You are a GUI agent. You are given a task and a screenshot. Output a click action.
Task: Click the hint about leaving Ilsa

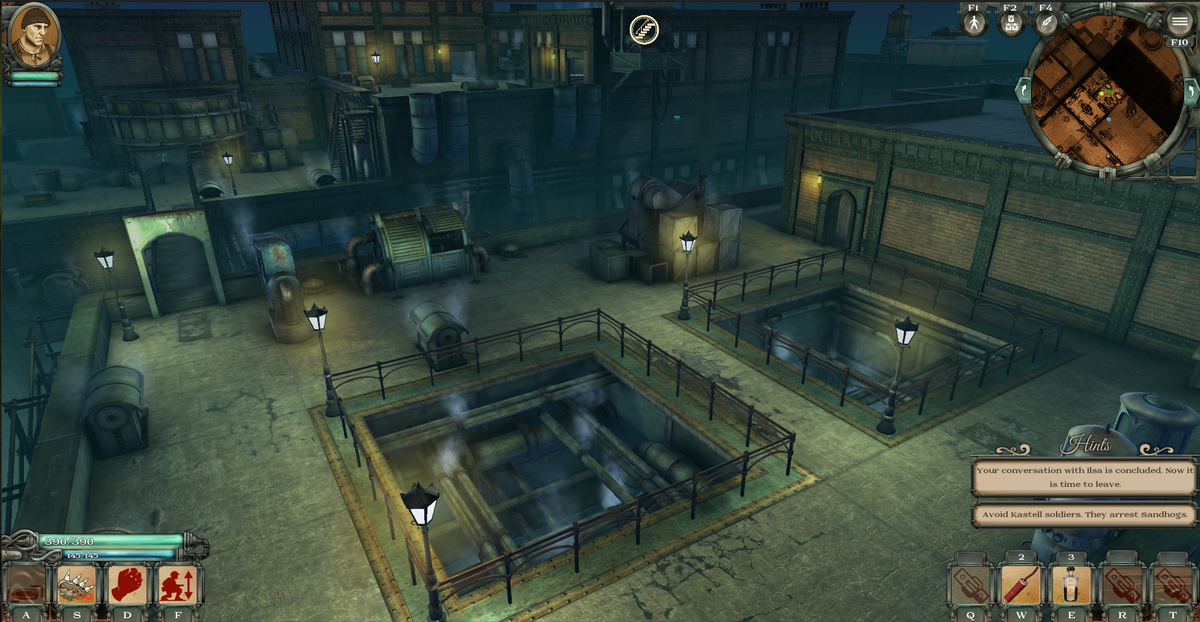point(1085,476)
